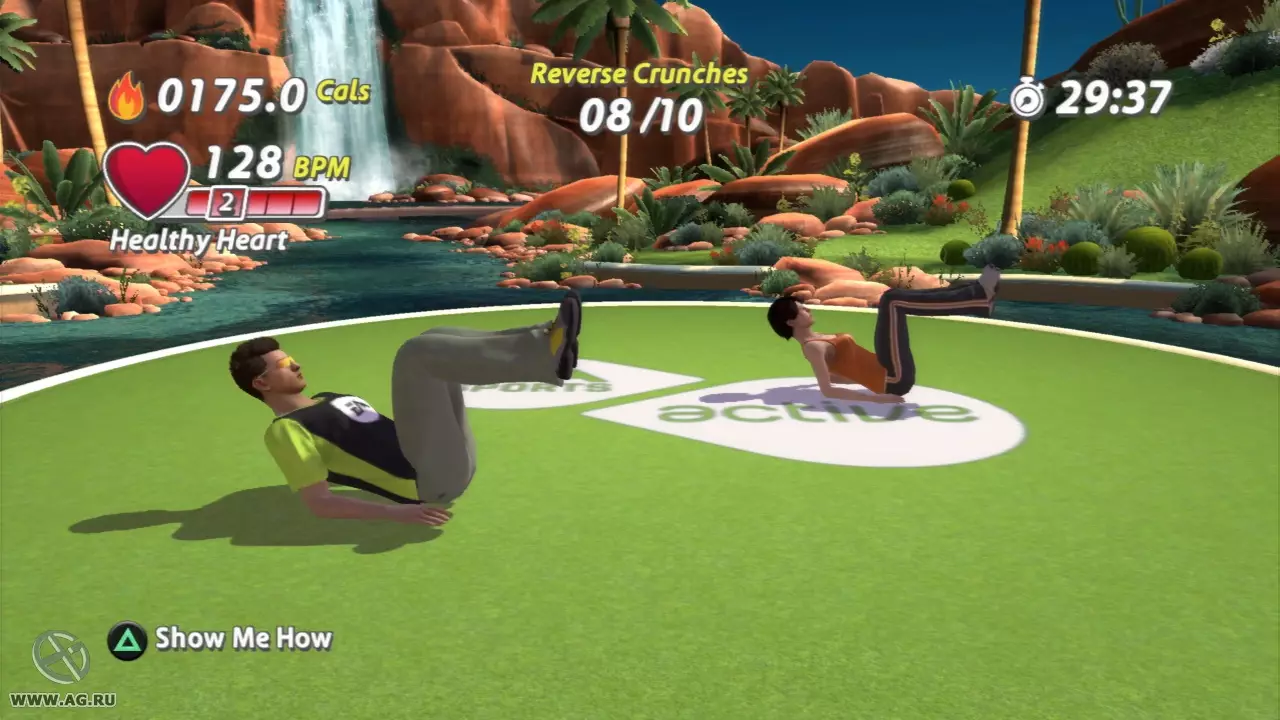1280x720 pixels.
Task: Expand the Reverse Crunches exercise header
Action: coord(637,73)
